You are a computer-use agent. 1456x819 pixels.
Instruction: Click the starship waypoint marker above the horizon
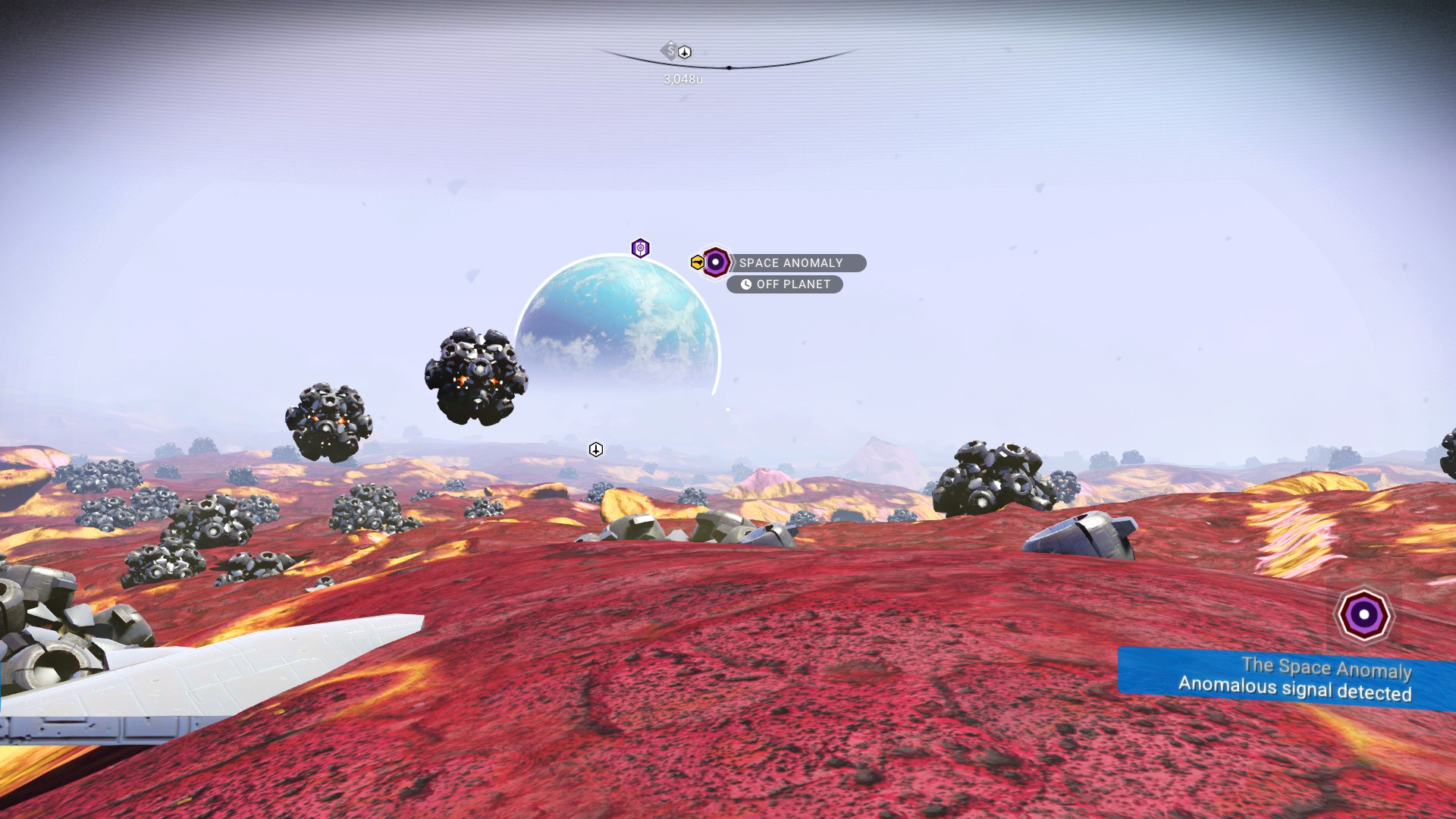[x=596, y=450]
